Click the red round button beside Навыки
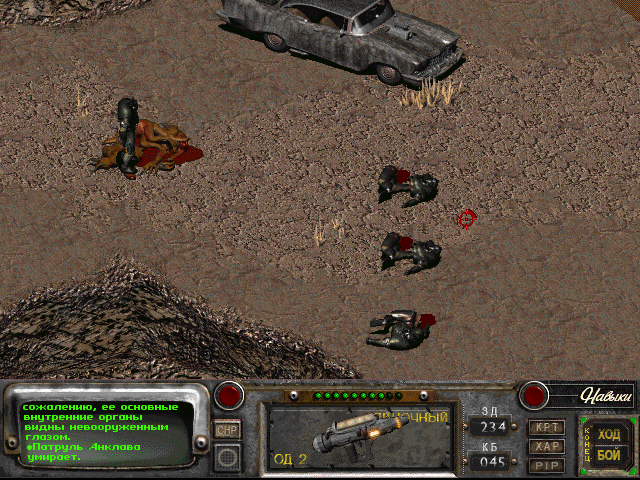The image size is (640, 480). [x=533, y=395]
